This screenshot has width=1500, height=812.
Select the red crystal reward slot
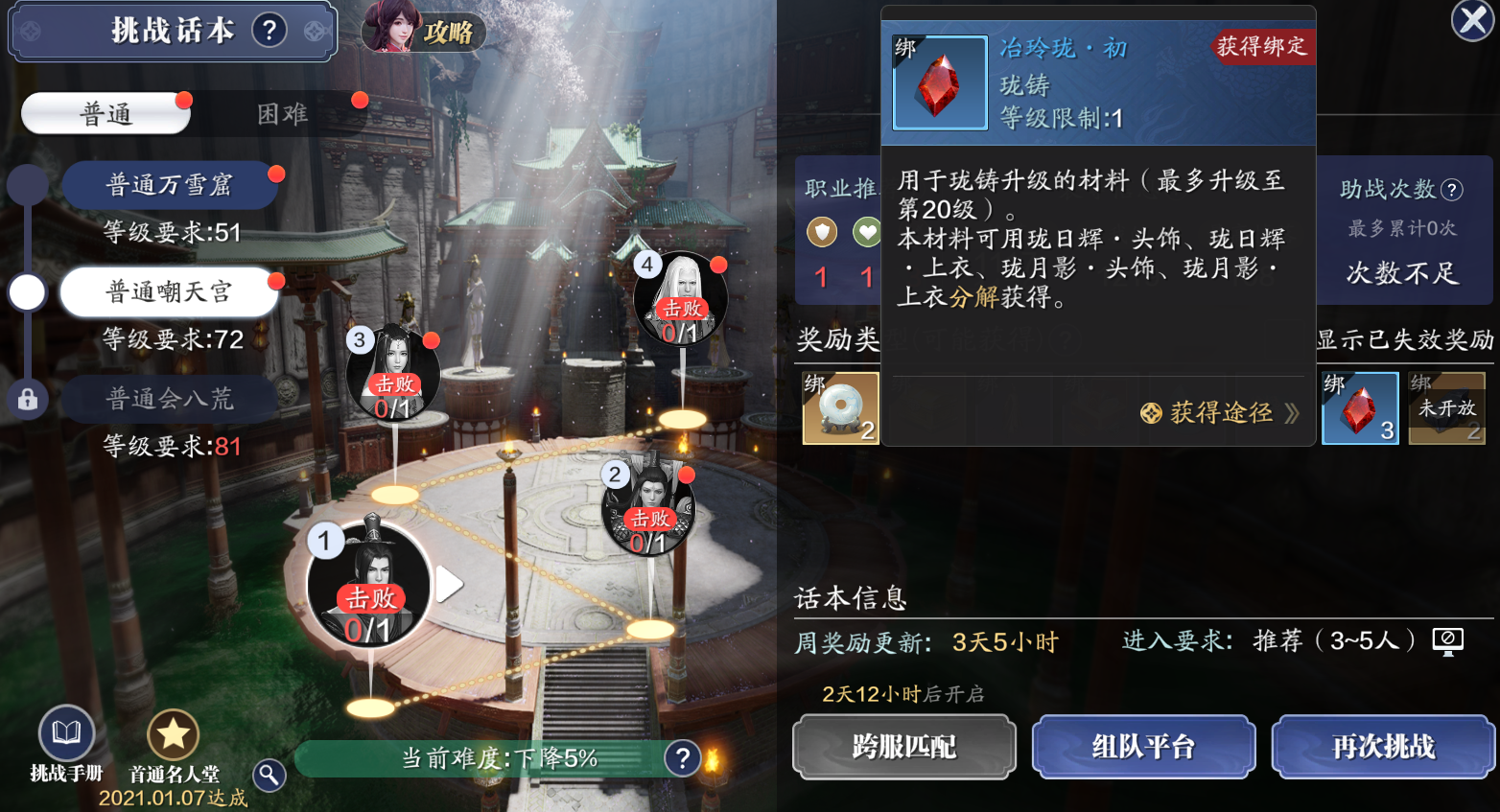coord(1360,408)
